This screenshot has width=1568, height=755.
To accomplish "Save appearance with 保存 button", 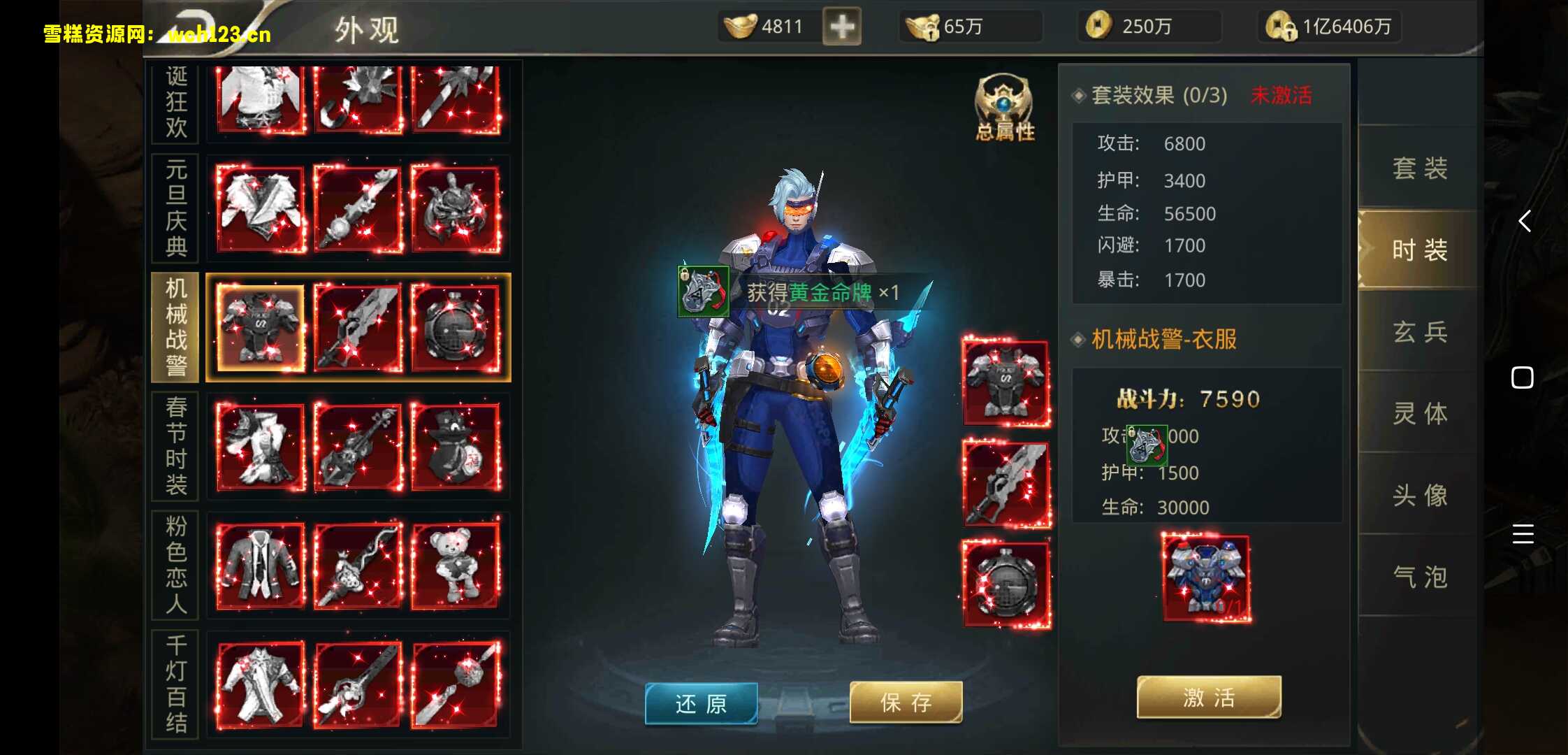I will click(906, 702).
